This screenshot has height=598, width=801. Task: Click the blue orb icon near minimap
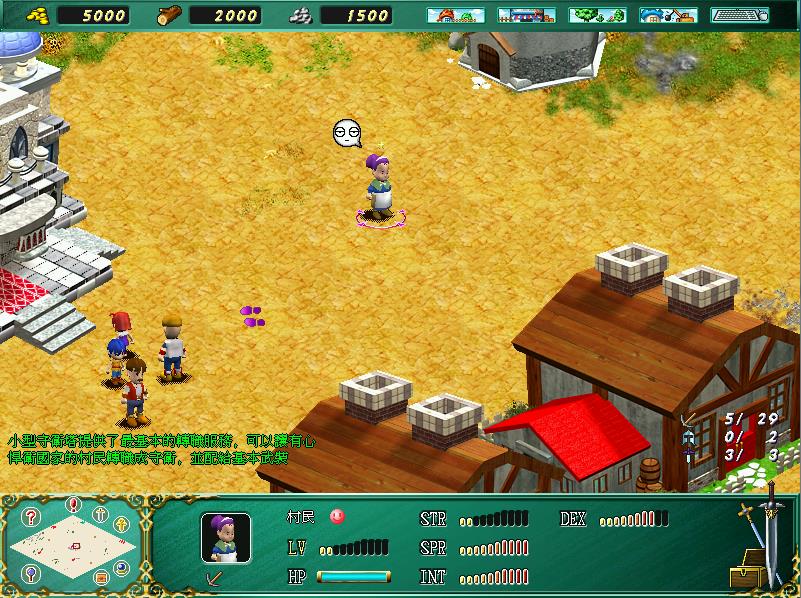click(122, 567)
